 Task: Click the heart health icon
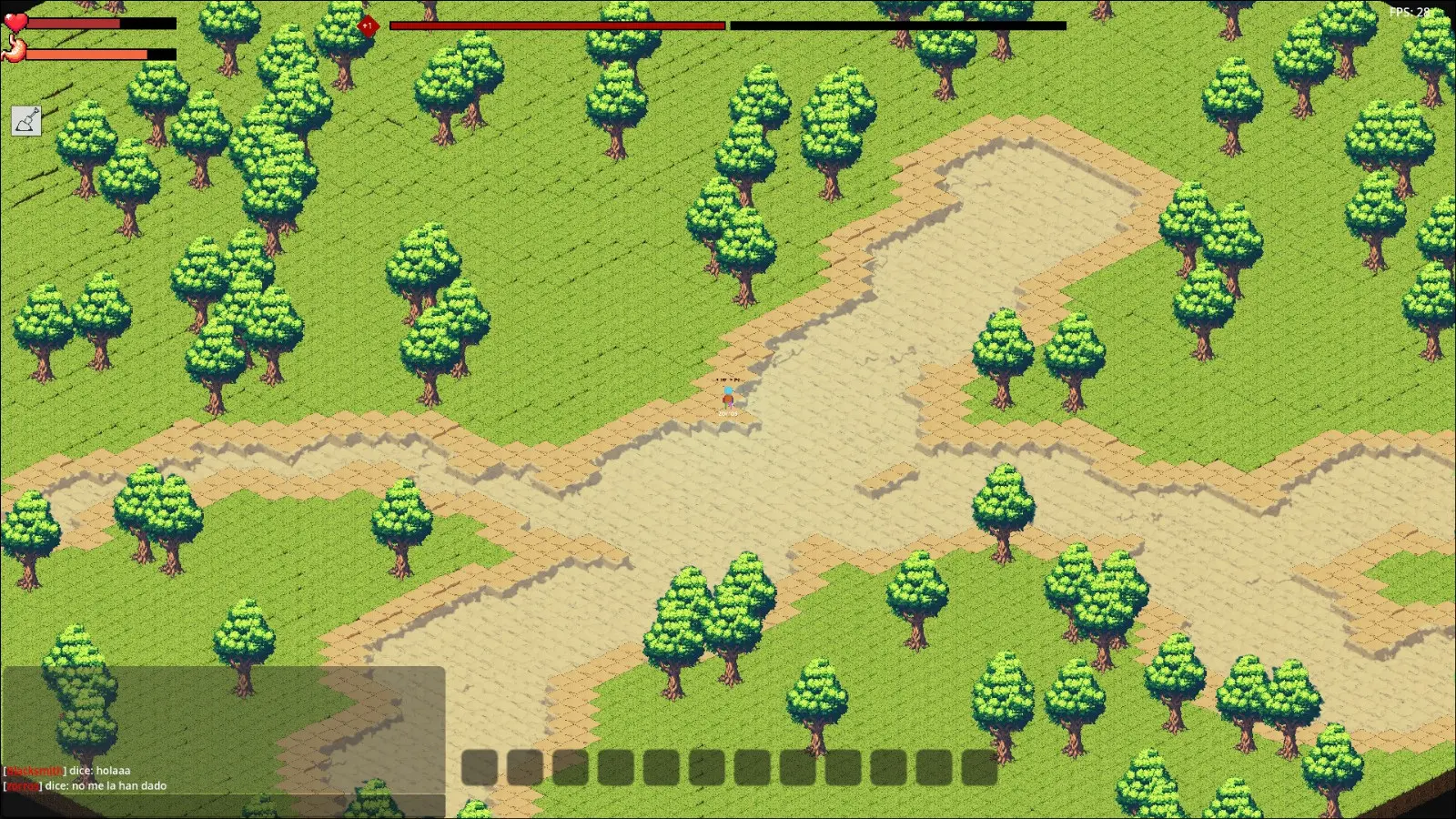16,20
